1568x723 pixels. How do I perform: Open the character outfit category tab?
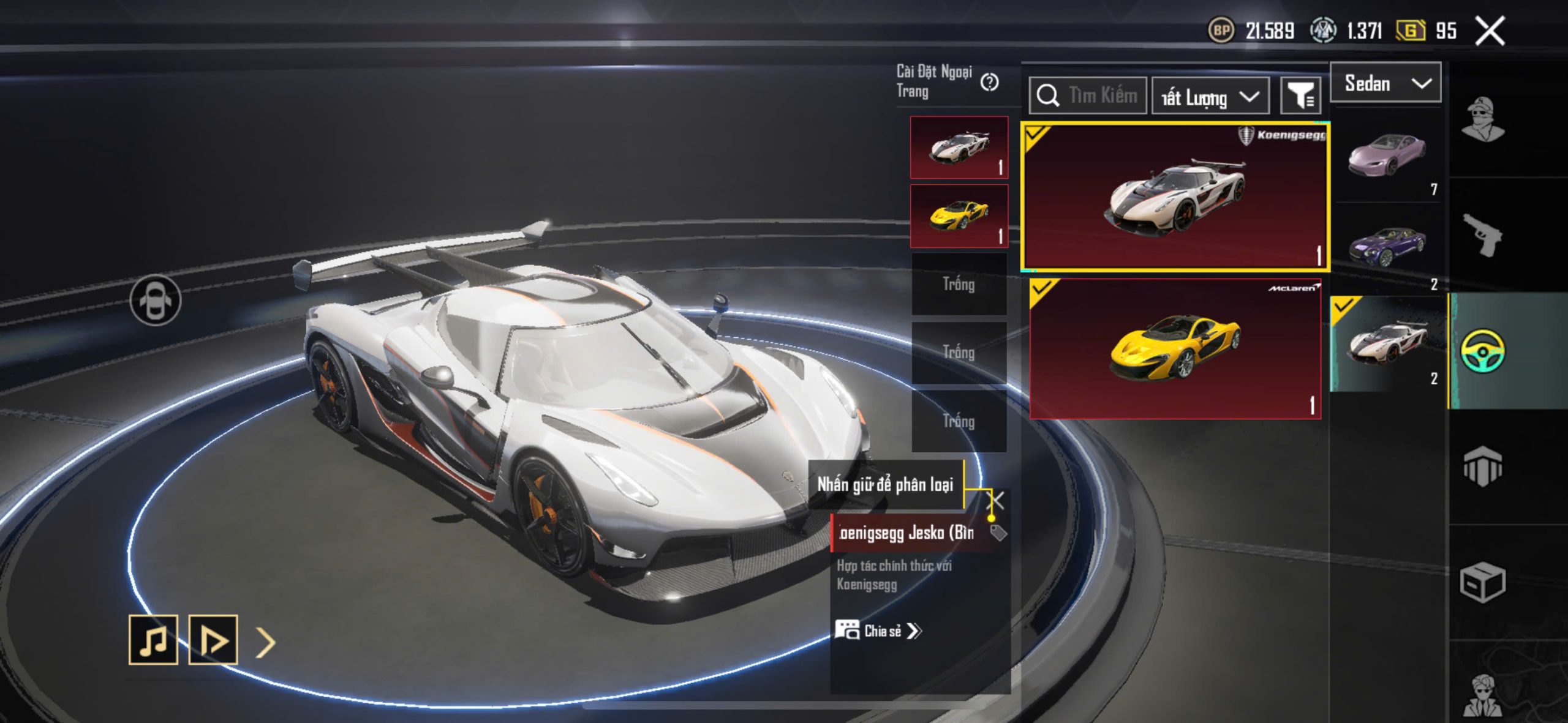(1482, 119)
